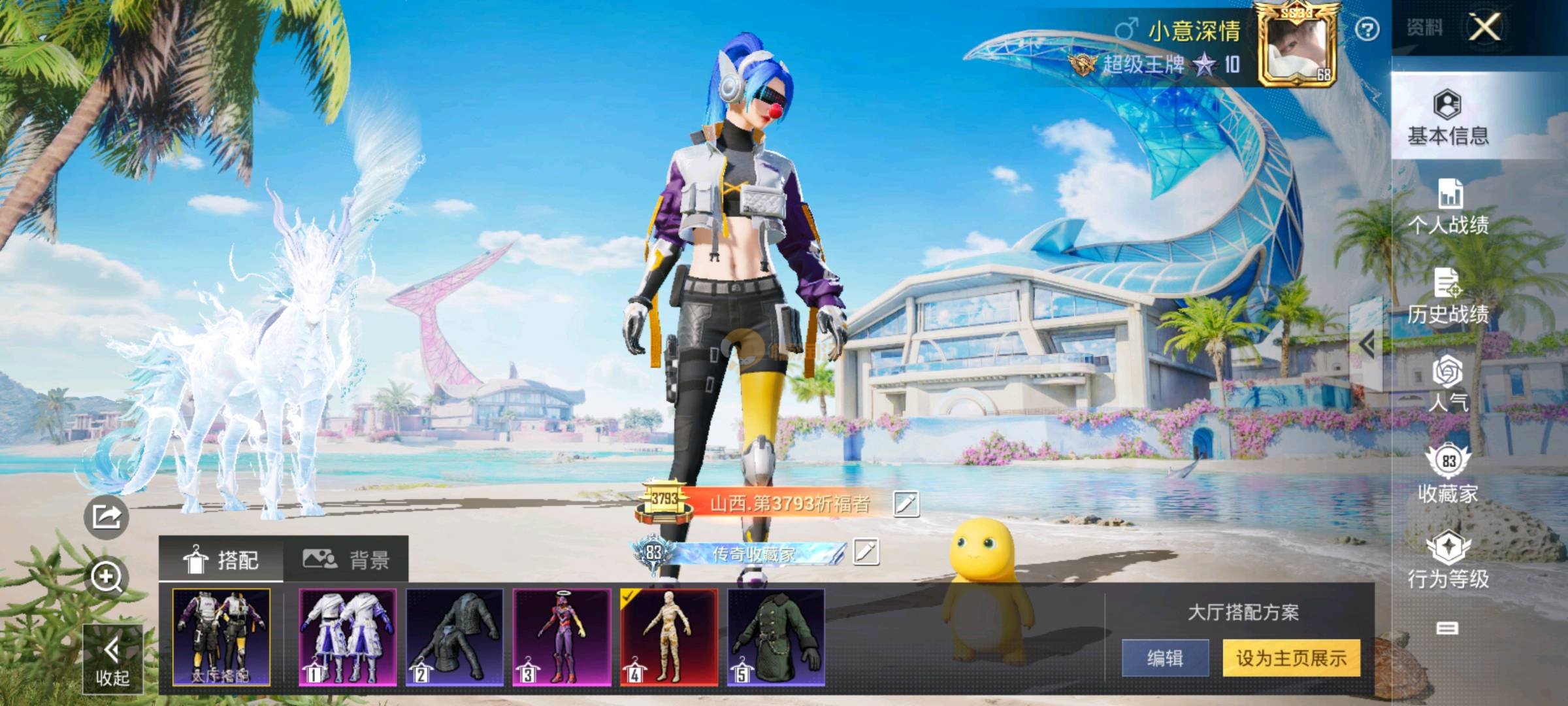Image resolution: width=1568 pixels, height=706 pixels.
Task: Pick outfit preset 5 green coat
Action: tap(776, 637)
